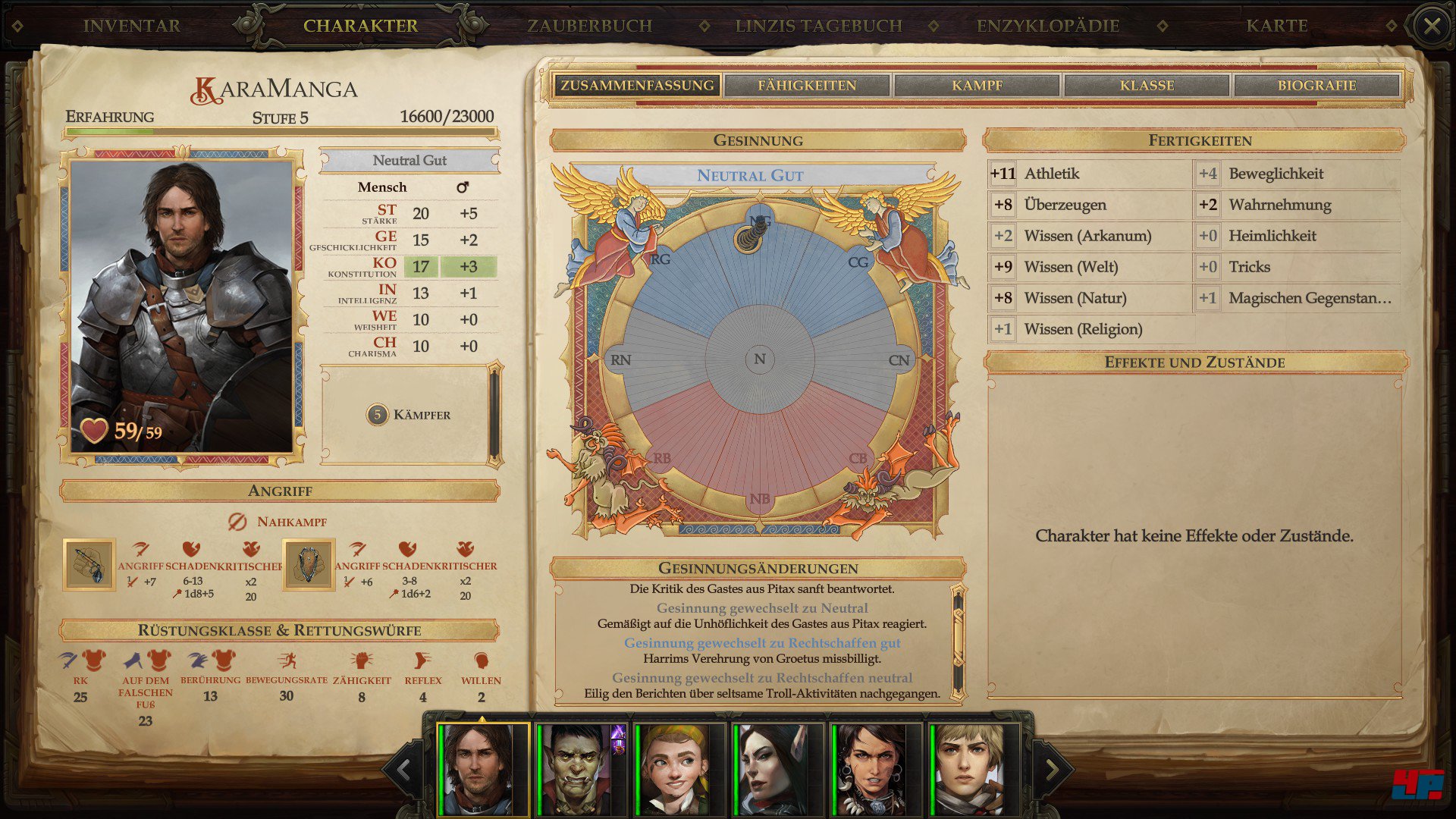
Task: Open Linzis Tagebuch
Action: click(x=819, y=26)
